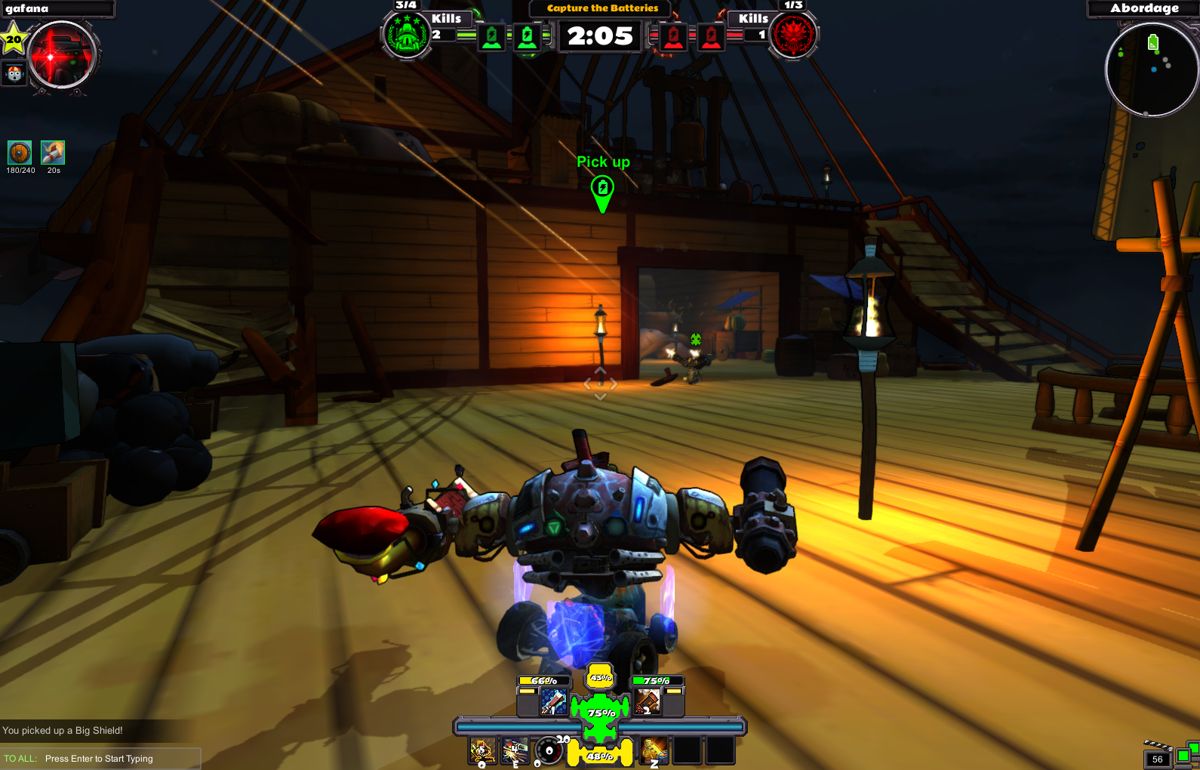The width and height of the screenshot is (1200, 770).
Task: Click the chat box to start typing
Action: 100,759
